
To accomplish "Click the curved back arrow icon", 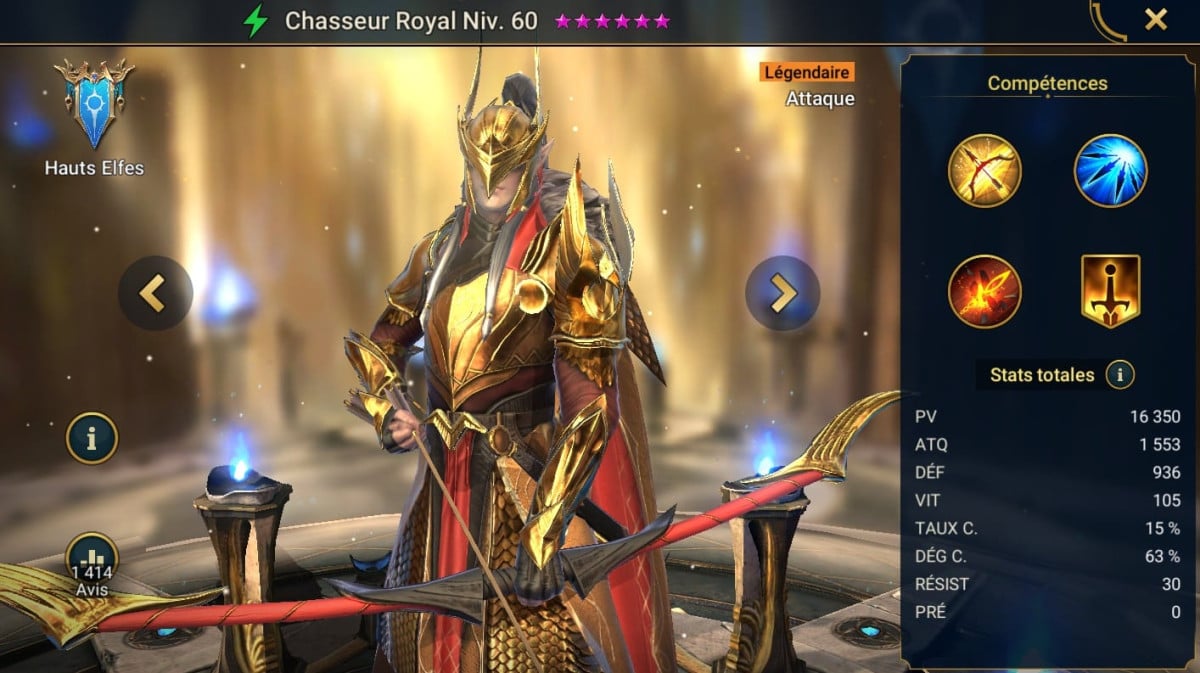I will click(1107, 20).
